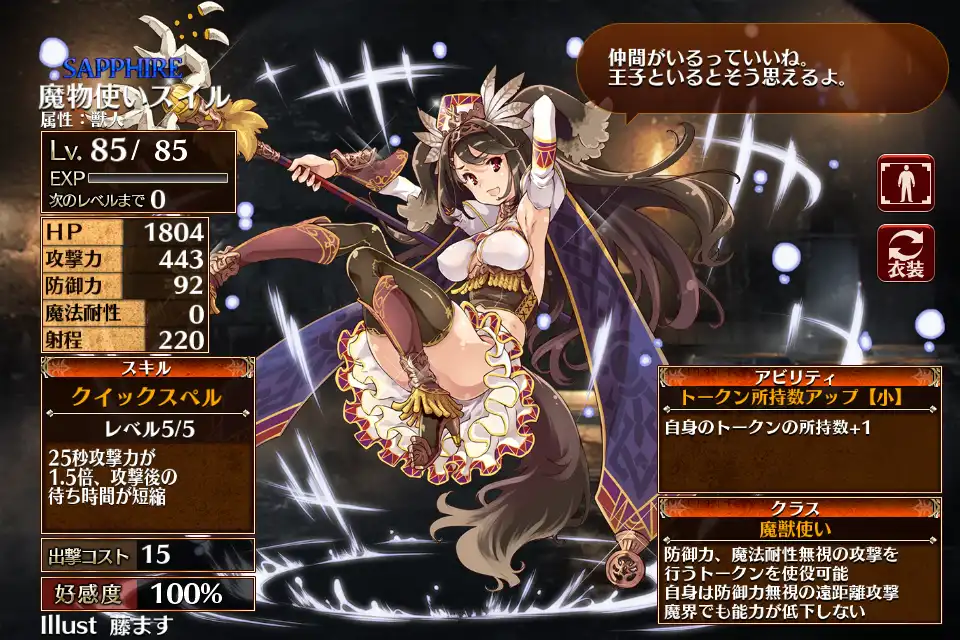Switch costume with the 衣装 button

[x=905, y=253]
